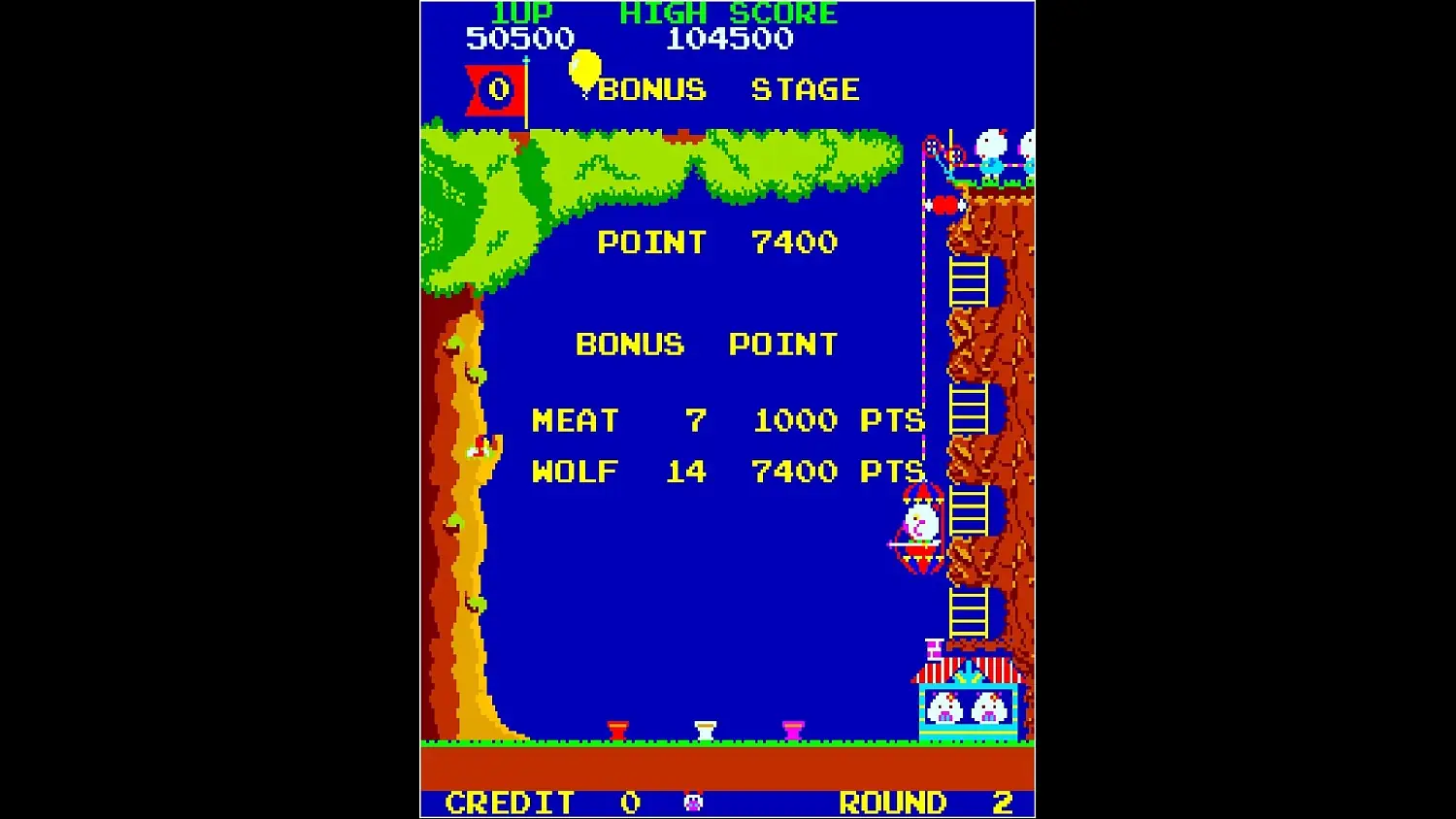Select the pulley wheel at the cliff top
This screenshot has width=1456, height=819.
click(x=932, y=147)
